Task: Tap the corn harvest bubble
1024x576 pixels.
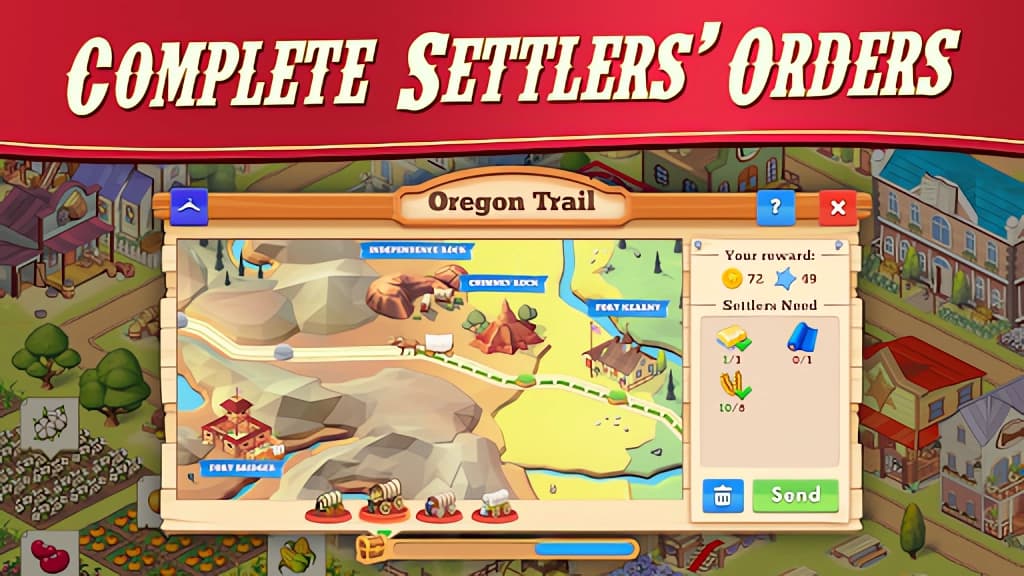Action: (300, 555)
